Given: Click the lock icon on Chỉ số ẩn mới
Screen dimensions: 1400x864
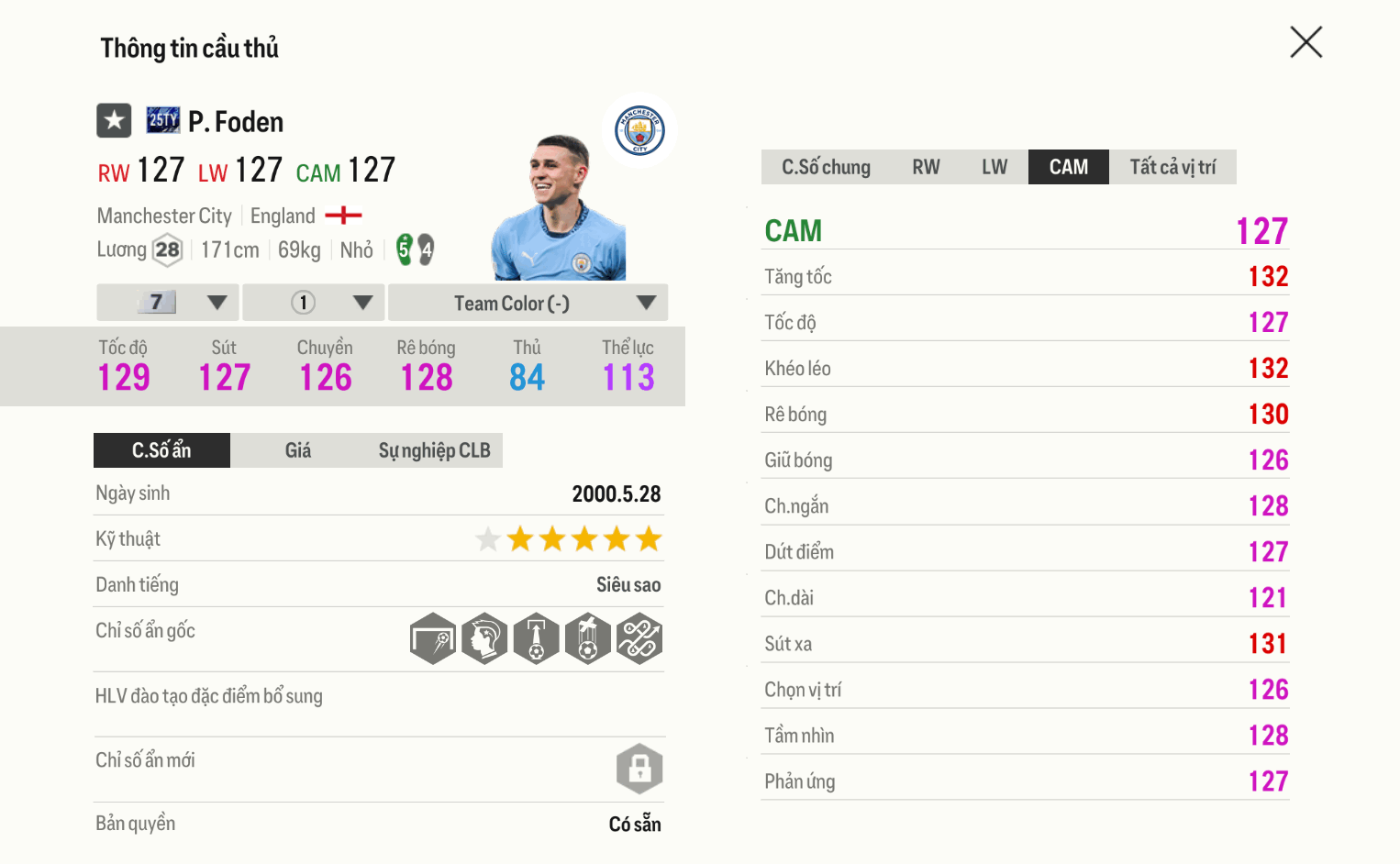Looking at the screenshot, I should point(639,769).
